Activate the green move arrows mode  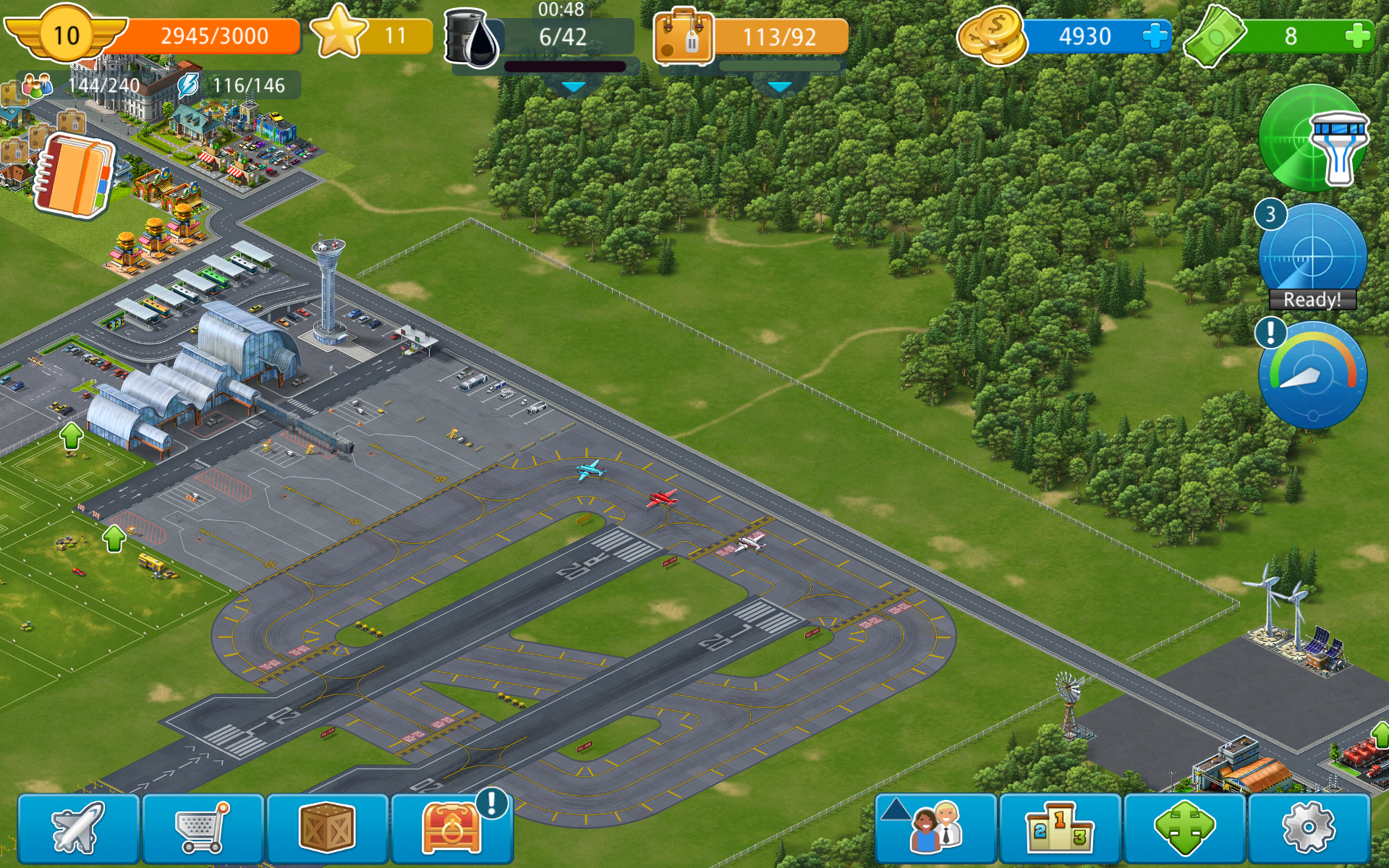coord(1184,828)
